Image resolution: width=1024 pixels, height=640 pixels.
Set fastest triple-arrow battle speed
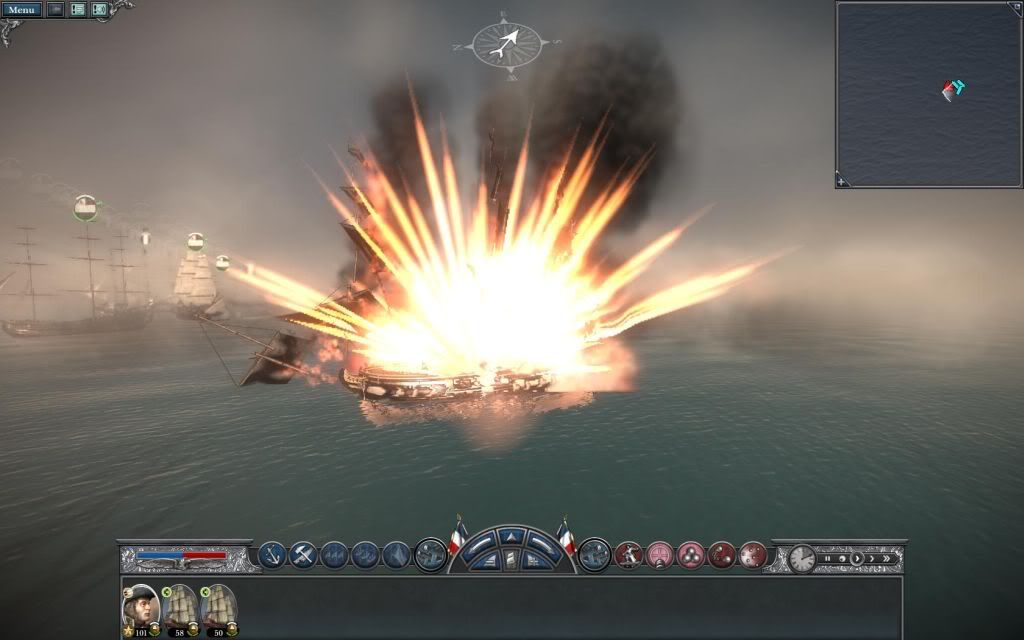click(x=887, y=558)
